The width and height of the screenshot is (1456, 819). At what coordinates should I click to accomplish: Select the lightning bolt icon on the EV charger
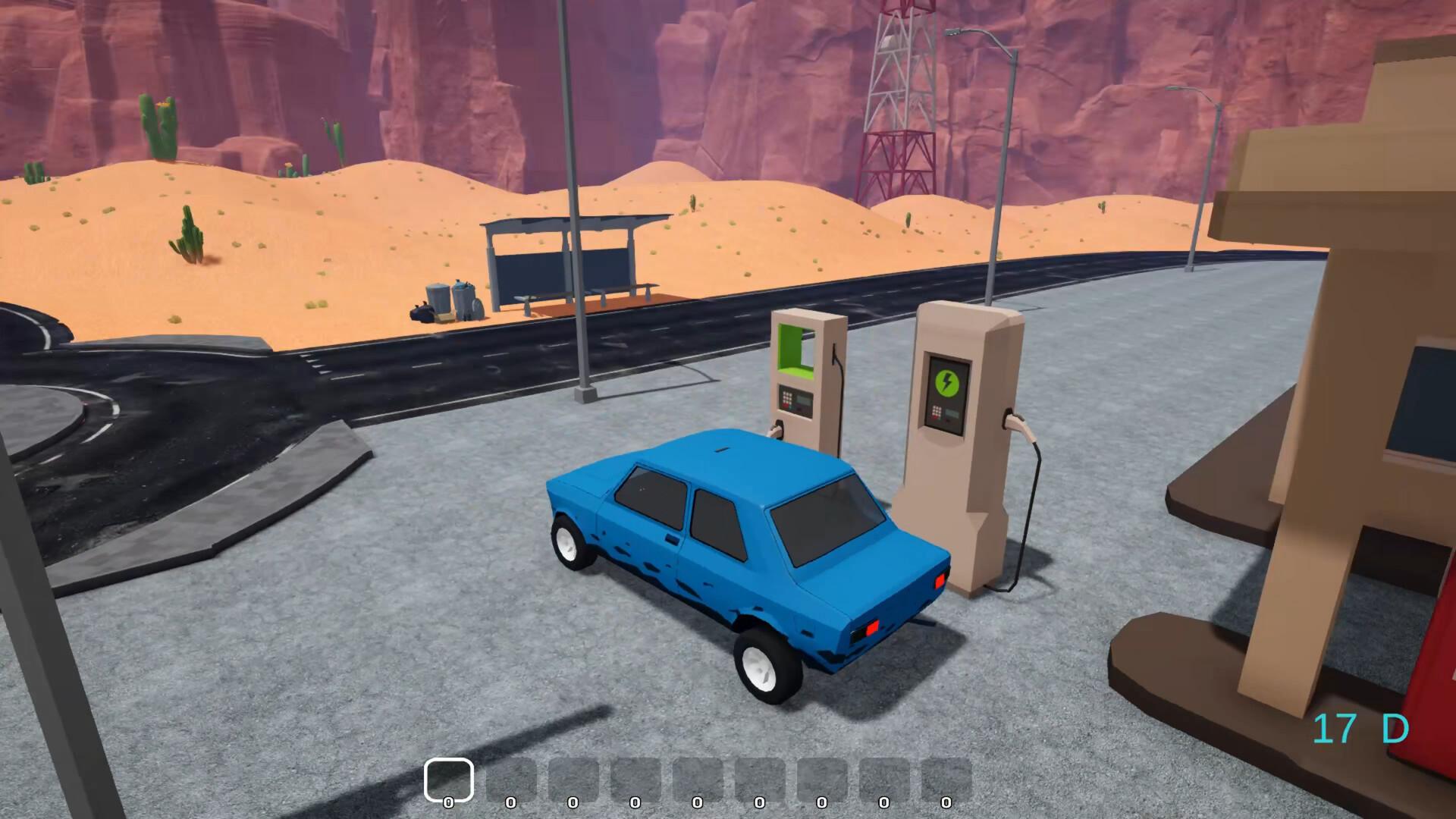coord(947,381)
